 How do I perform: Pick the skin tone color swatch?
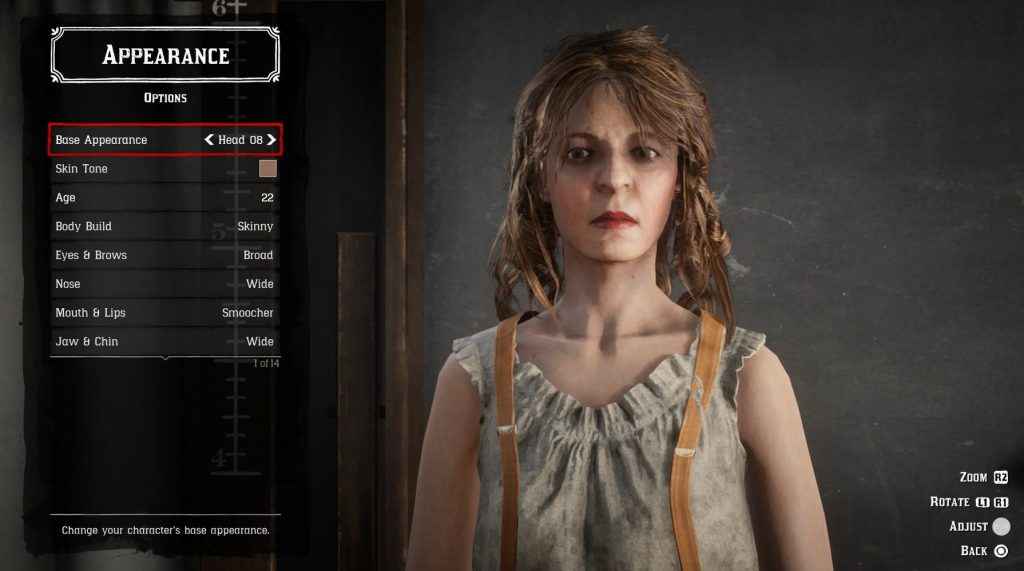tap(268, 169)
